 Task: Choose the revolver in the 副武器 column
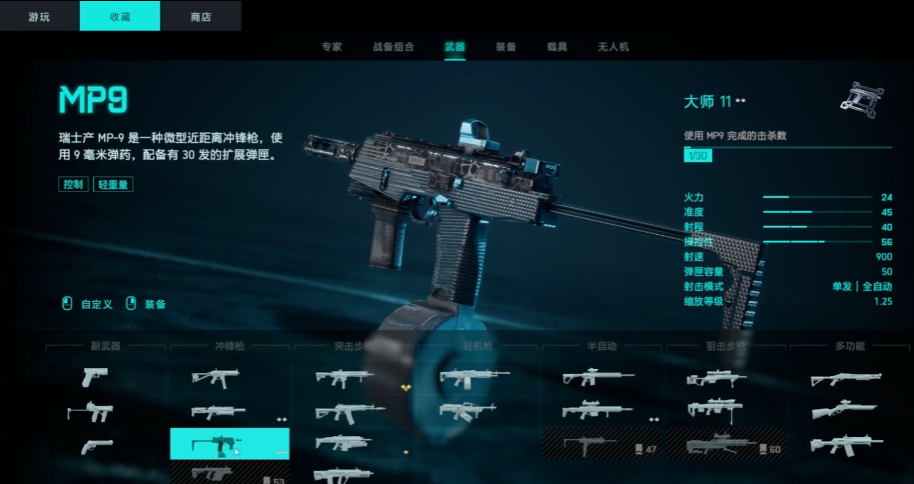pyautogui.click(x=97, y=446)
